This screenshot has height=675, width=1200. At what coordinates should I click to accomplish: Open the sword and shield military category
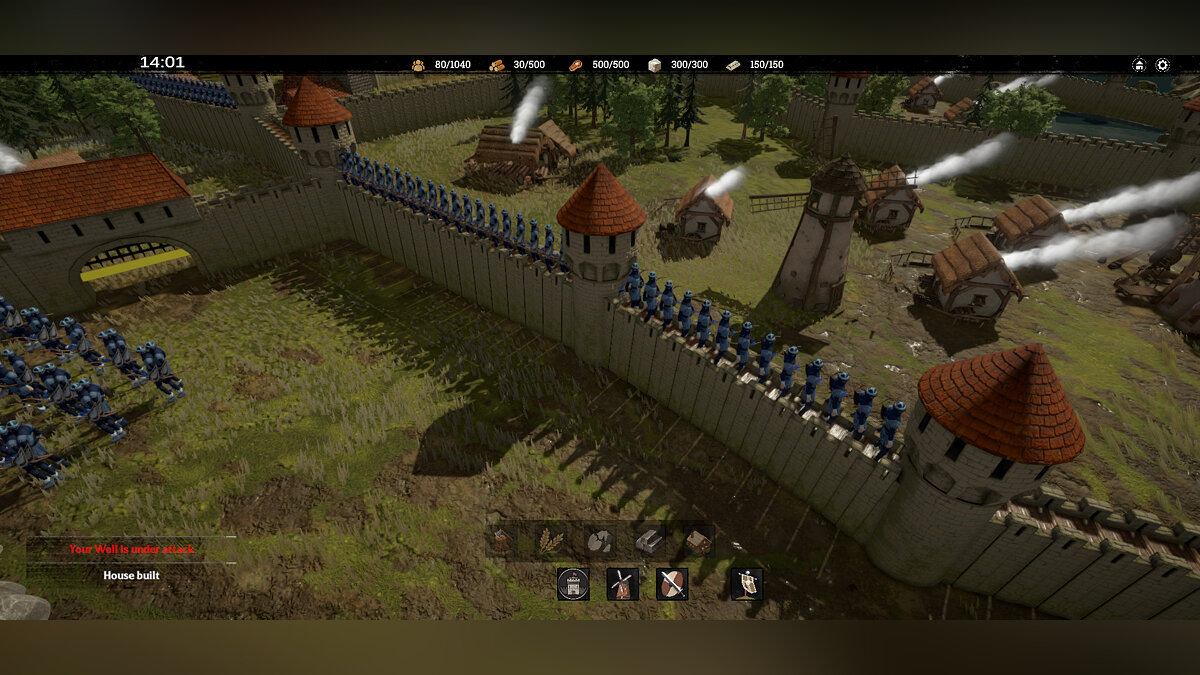tap(672, 584)
